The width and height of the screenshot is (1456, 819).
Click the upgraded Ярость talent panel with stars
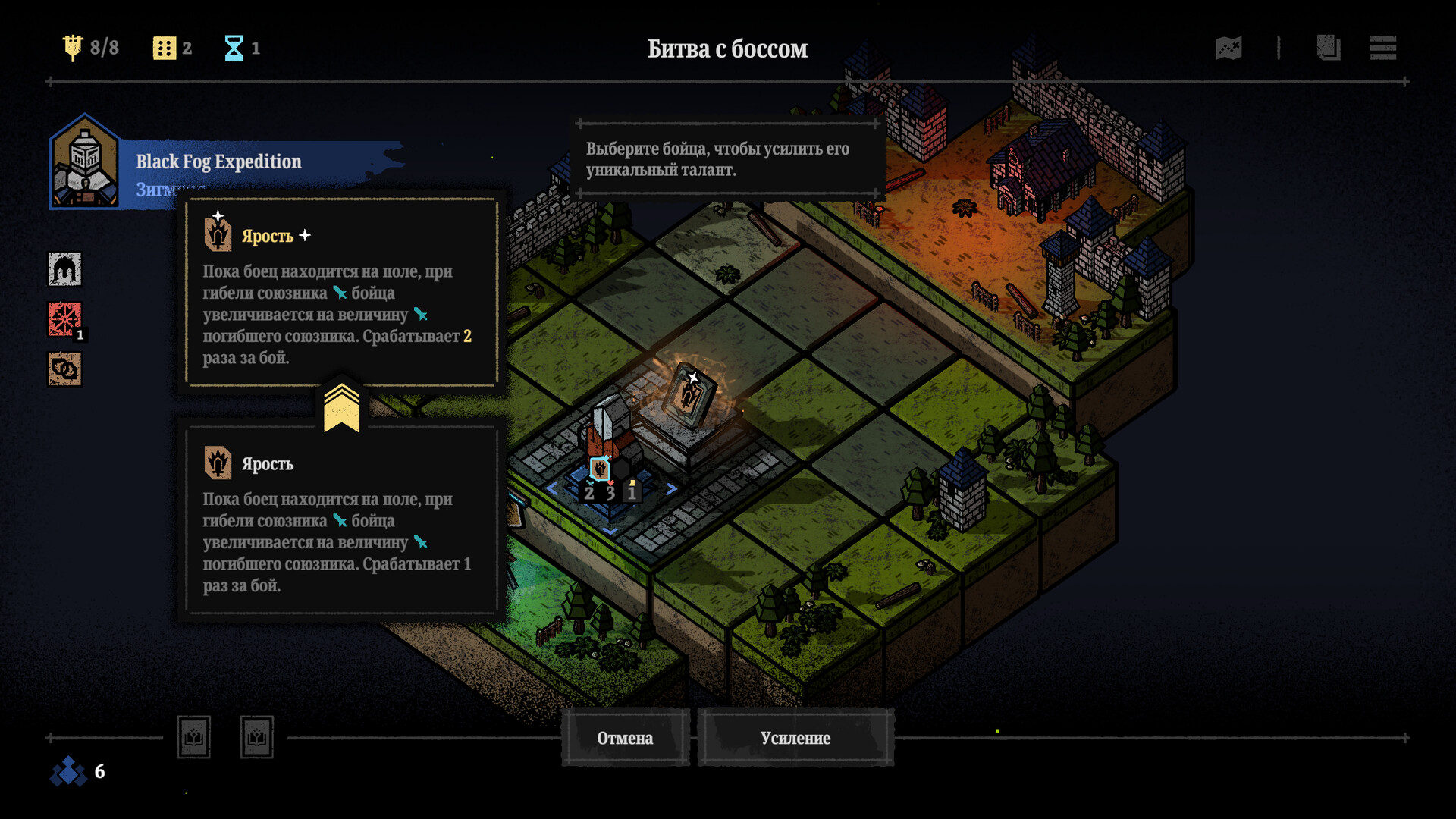pos(341,293)
